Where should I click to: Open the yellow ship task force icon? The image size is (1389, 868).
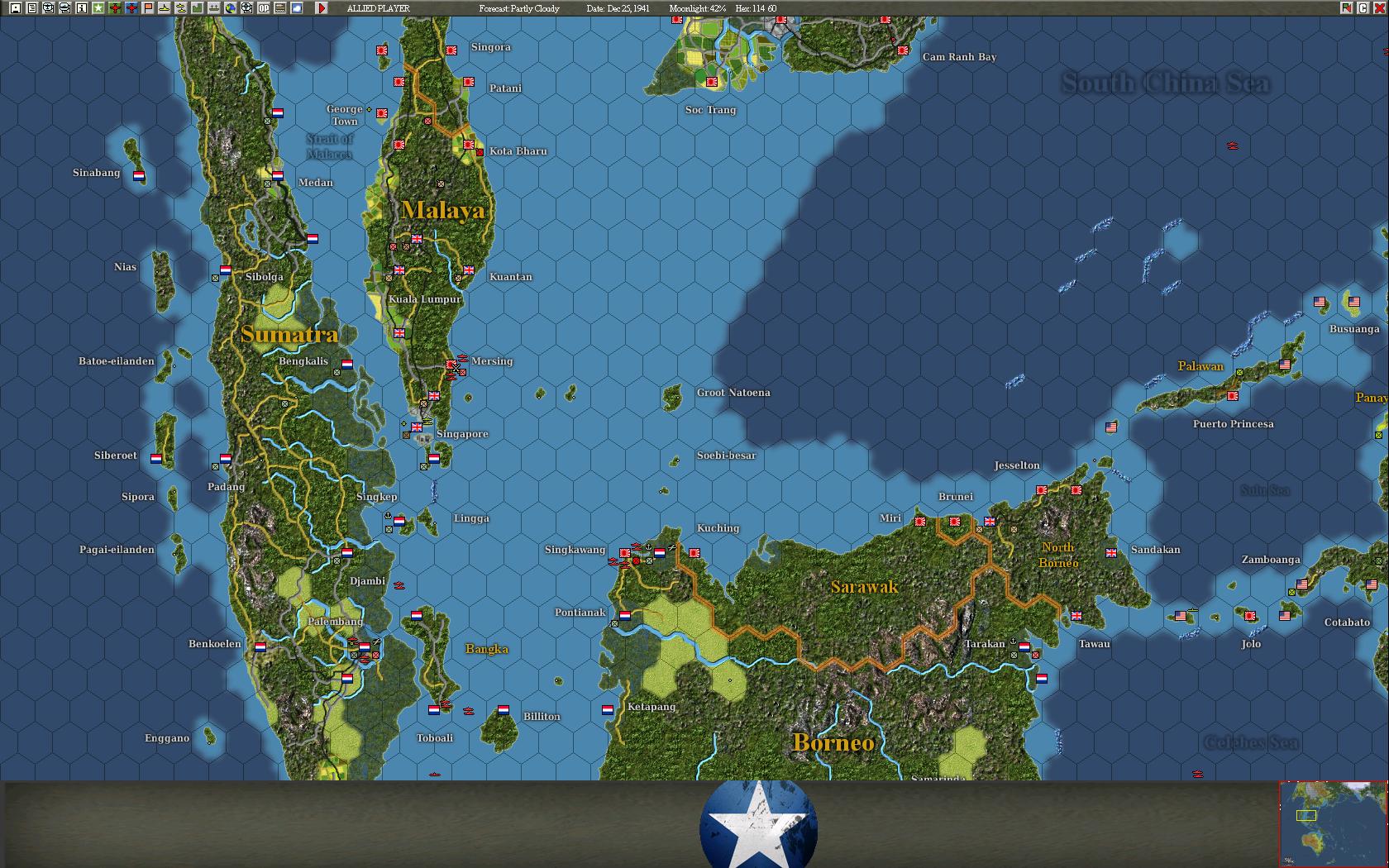(x=164, y=8)
